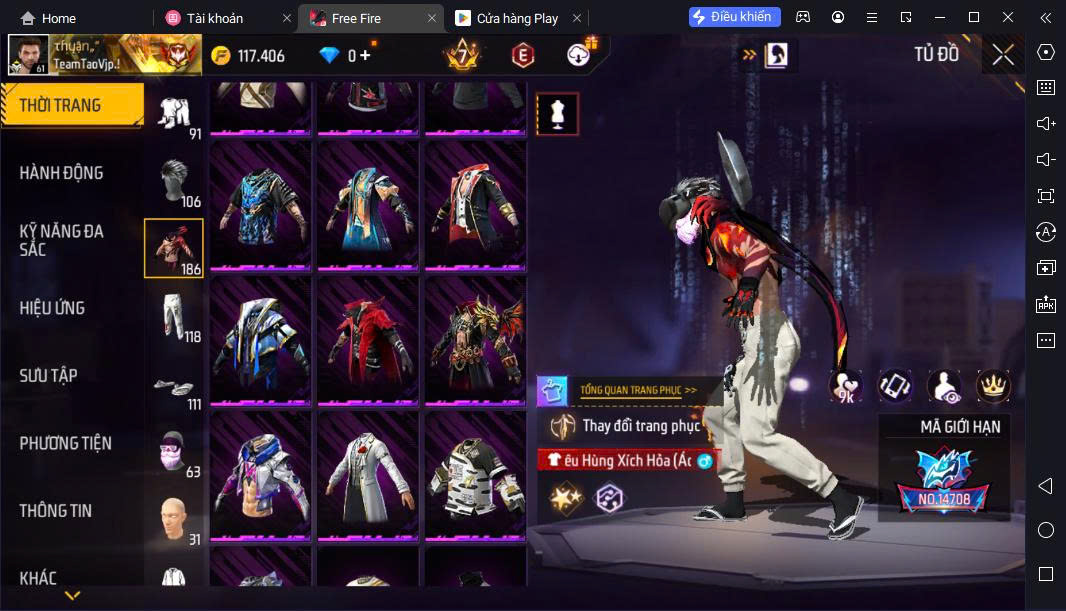Open the Hành Động category
The height and width of the screenshot is (611, 1066).
pyautogui.click(x=62, y=173)
